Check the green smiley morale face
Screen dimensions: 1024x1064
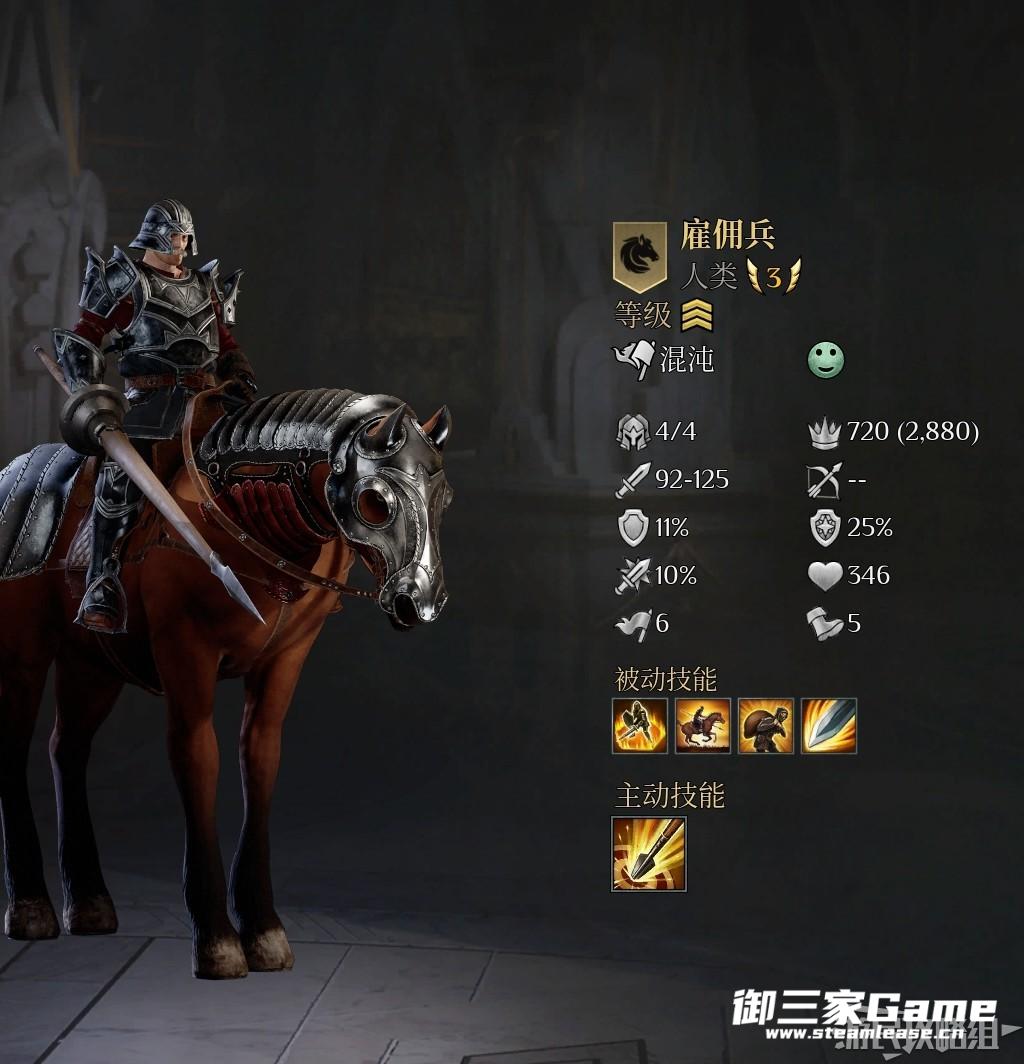(x=826, y=360)
